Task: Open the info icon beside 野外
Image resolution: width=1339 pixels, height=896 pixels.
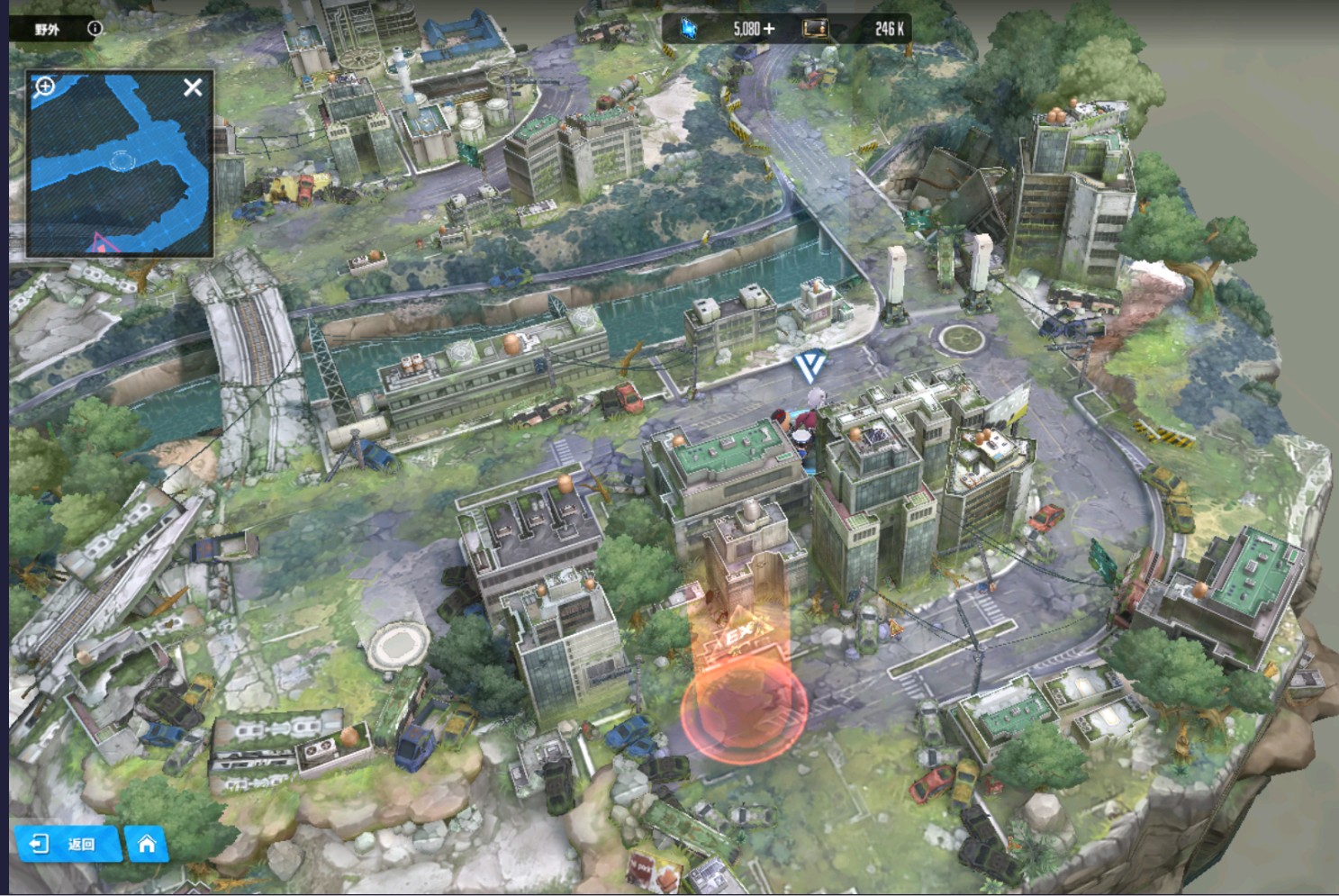Action: (x=95, y=29)
